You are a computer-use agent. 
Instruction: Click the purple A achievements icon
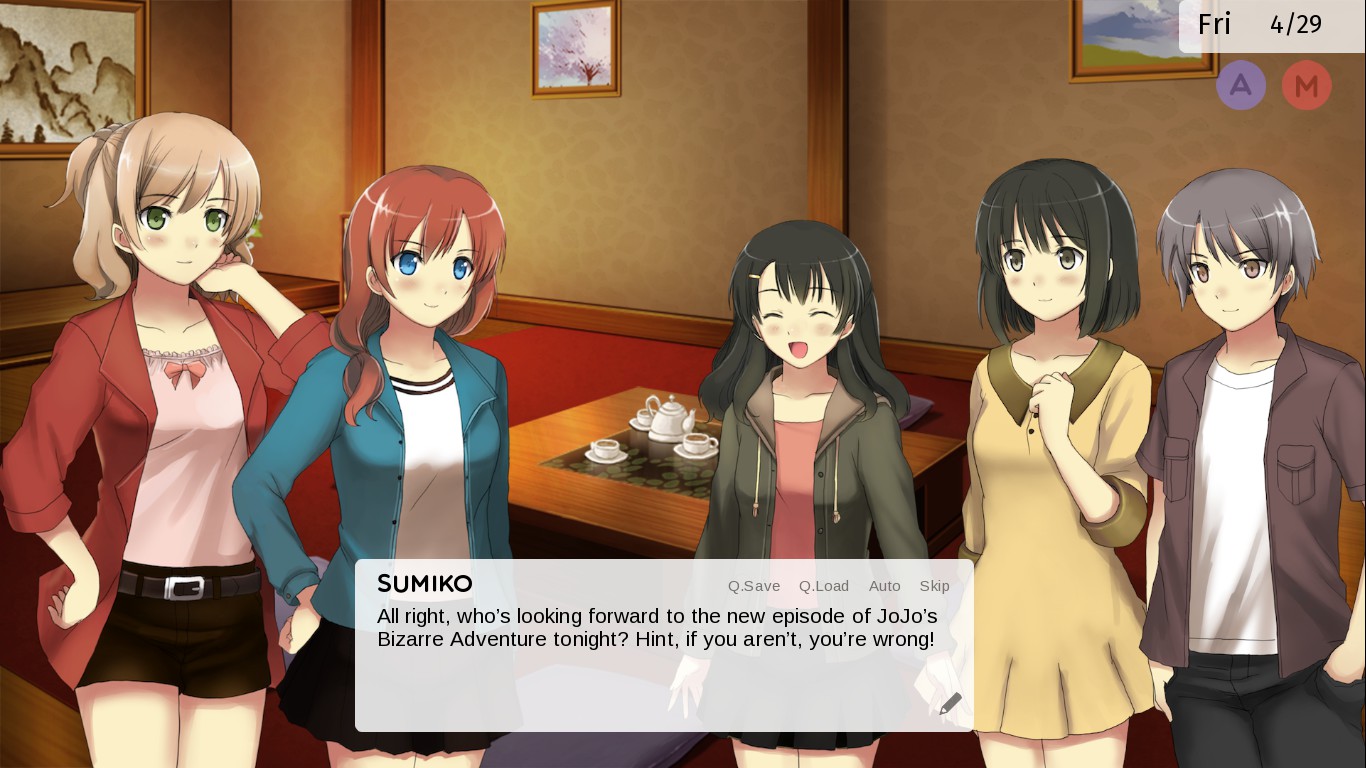tap(1241, 85)
